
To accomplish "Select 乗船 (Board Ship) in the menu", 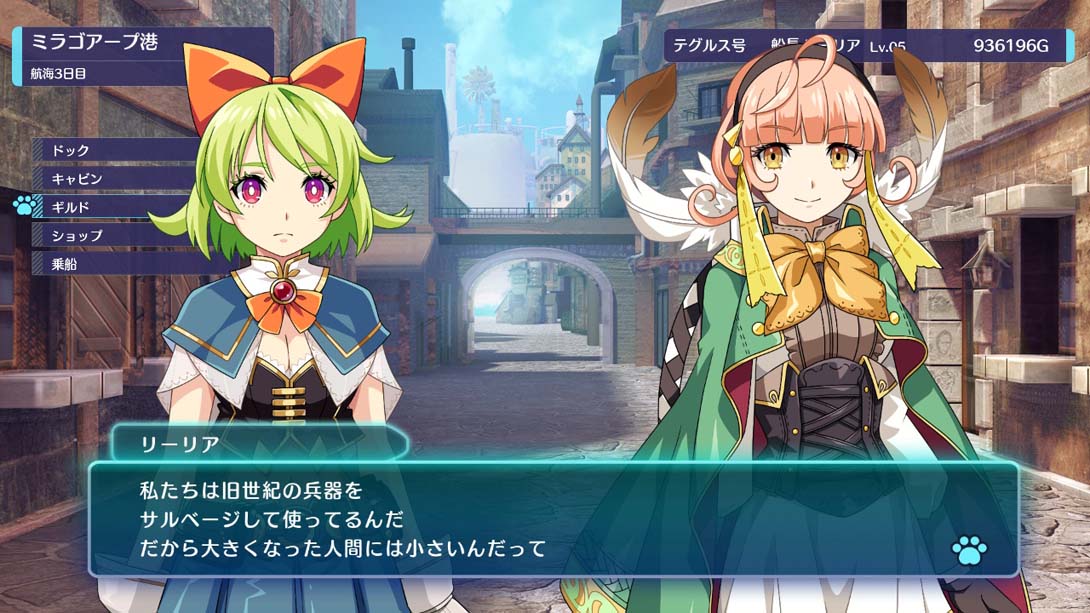I will [x=65, y=264].
